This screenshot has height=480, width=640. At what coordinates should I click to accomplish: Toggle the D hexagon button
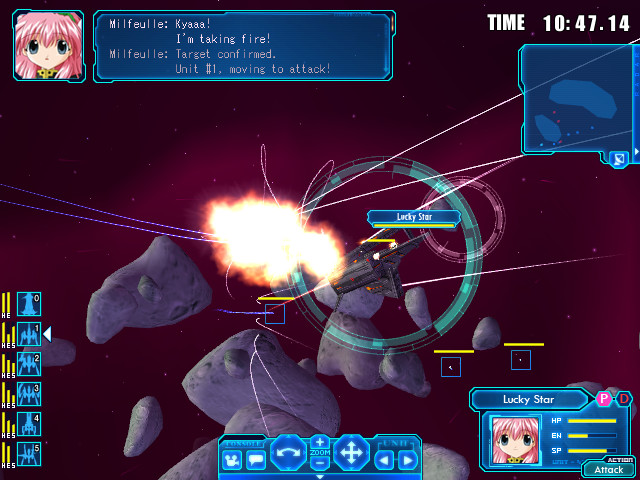tap(623, 398)
